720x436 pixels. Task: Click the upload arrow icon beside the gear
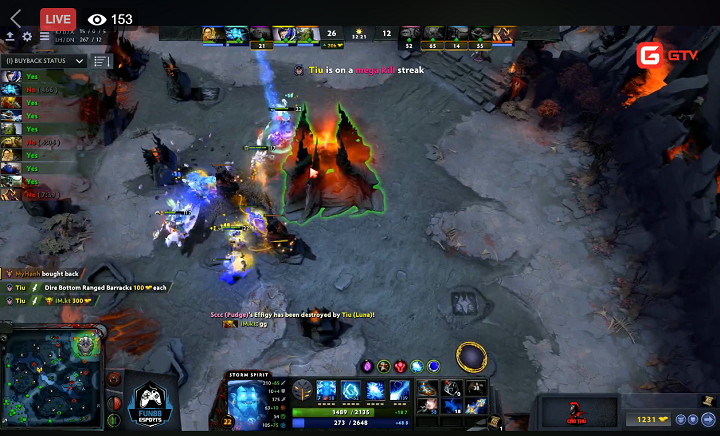point(10,37)
